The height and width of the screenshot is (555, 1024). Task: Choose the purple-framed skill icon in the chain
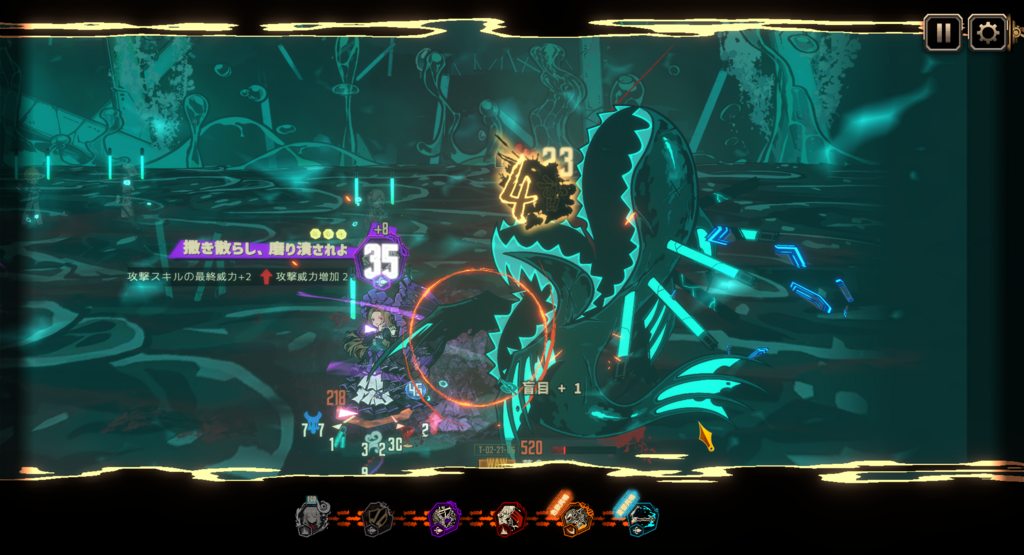pyautogui.click(x=443, y=518)
